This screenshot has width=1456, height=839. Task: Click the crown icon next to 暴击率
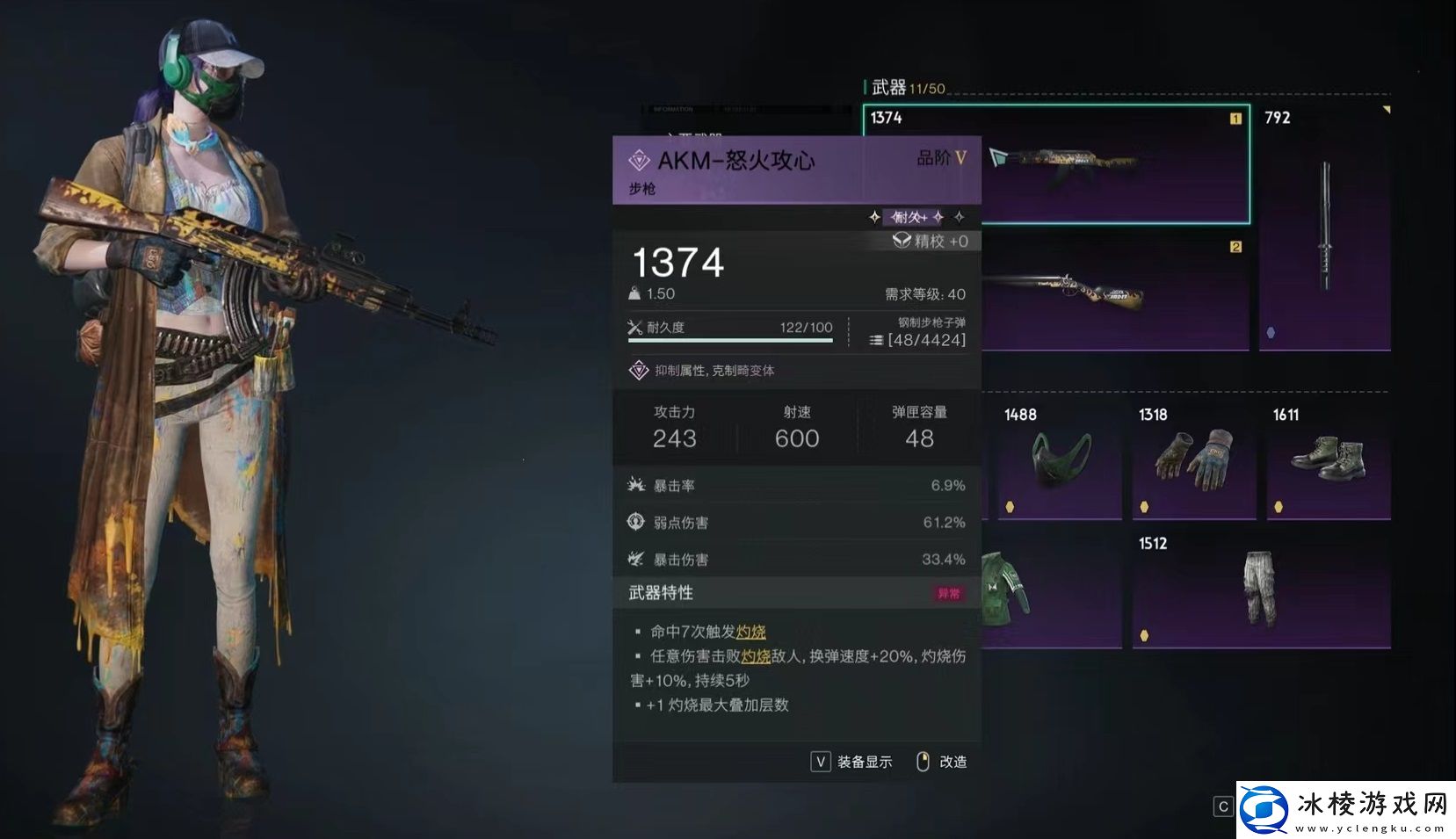tap(636, 485)
